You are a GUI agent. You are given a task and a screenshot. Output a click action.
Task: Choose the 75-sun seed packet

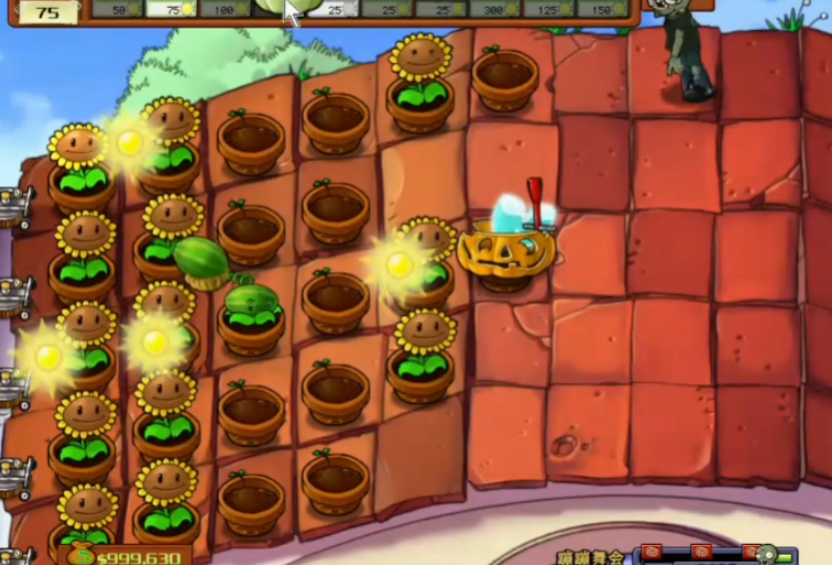(171, 9)
